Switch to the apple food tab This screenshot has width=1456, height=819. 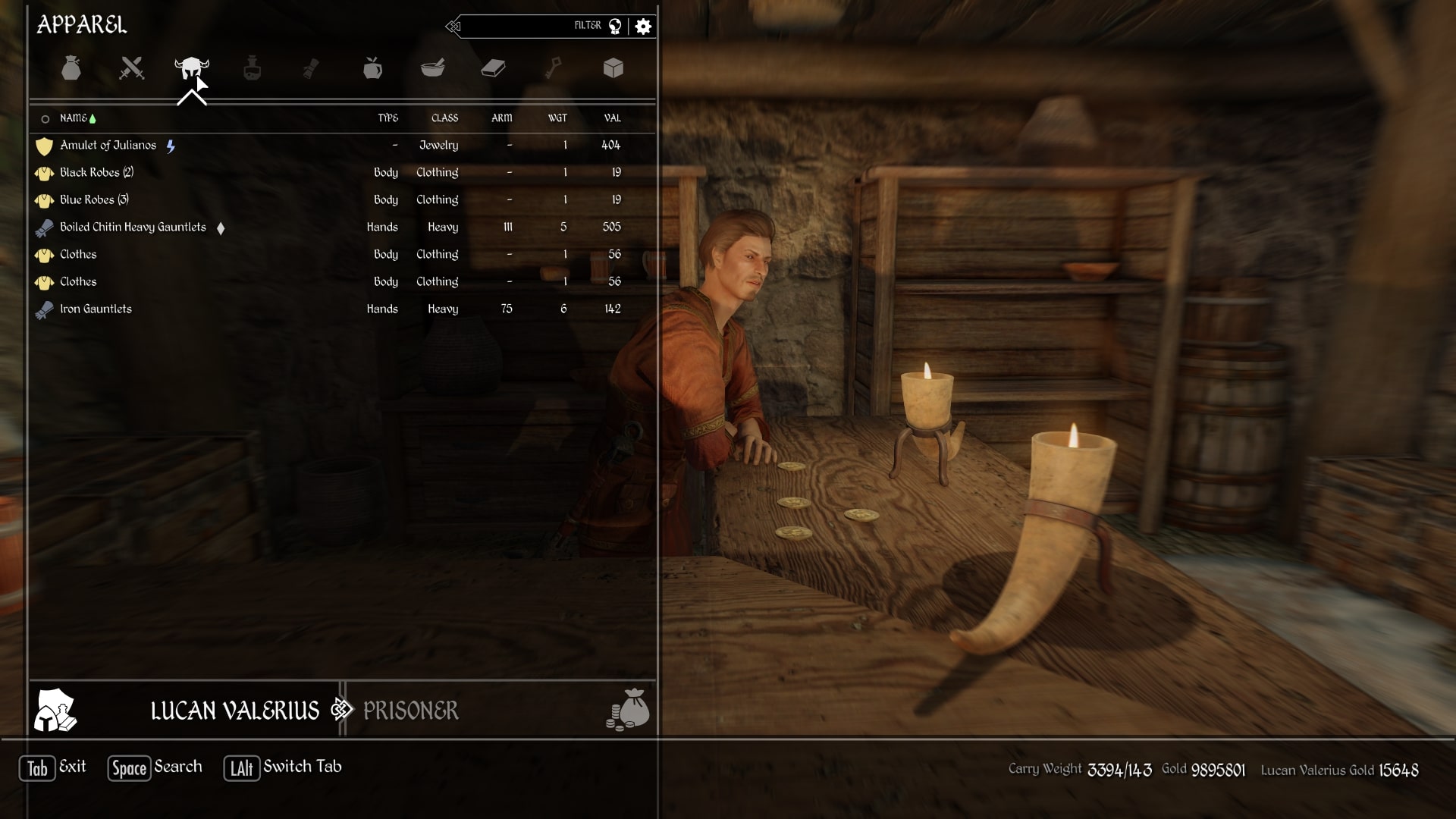pyautogui.click(x=372, y=68)
